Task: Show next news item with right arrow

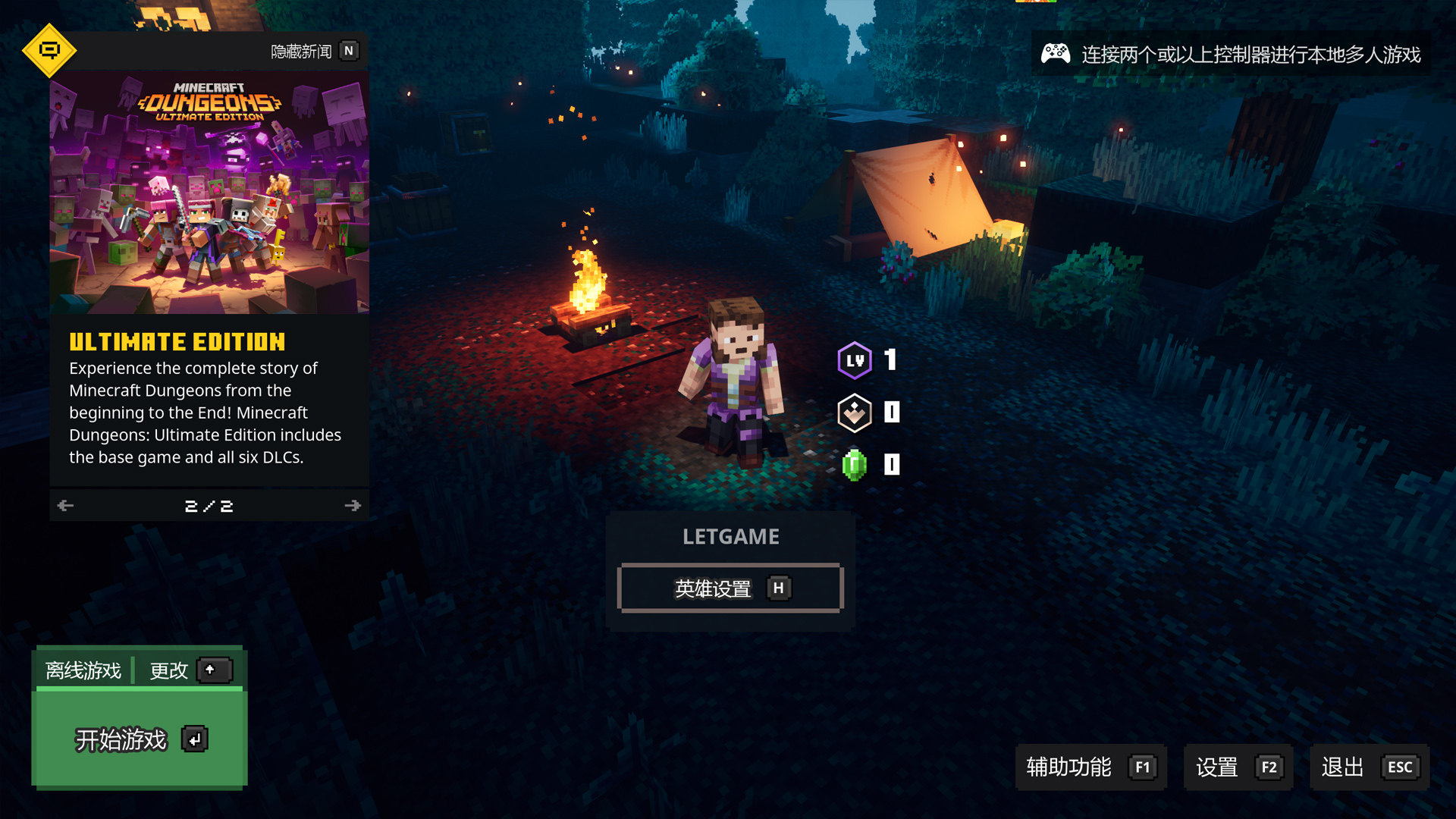Action: coord(353,506)
